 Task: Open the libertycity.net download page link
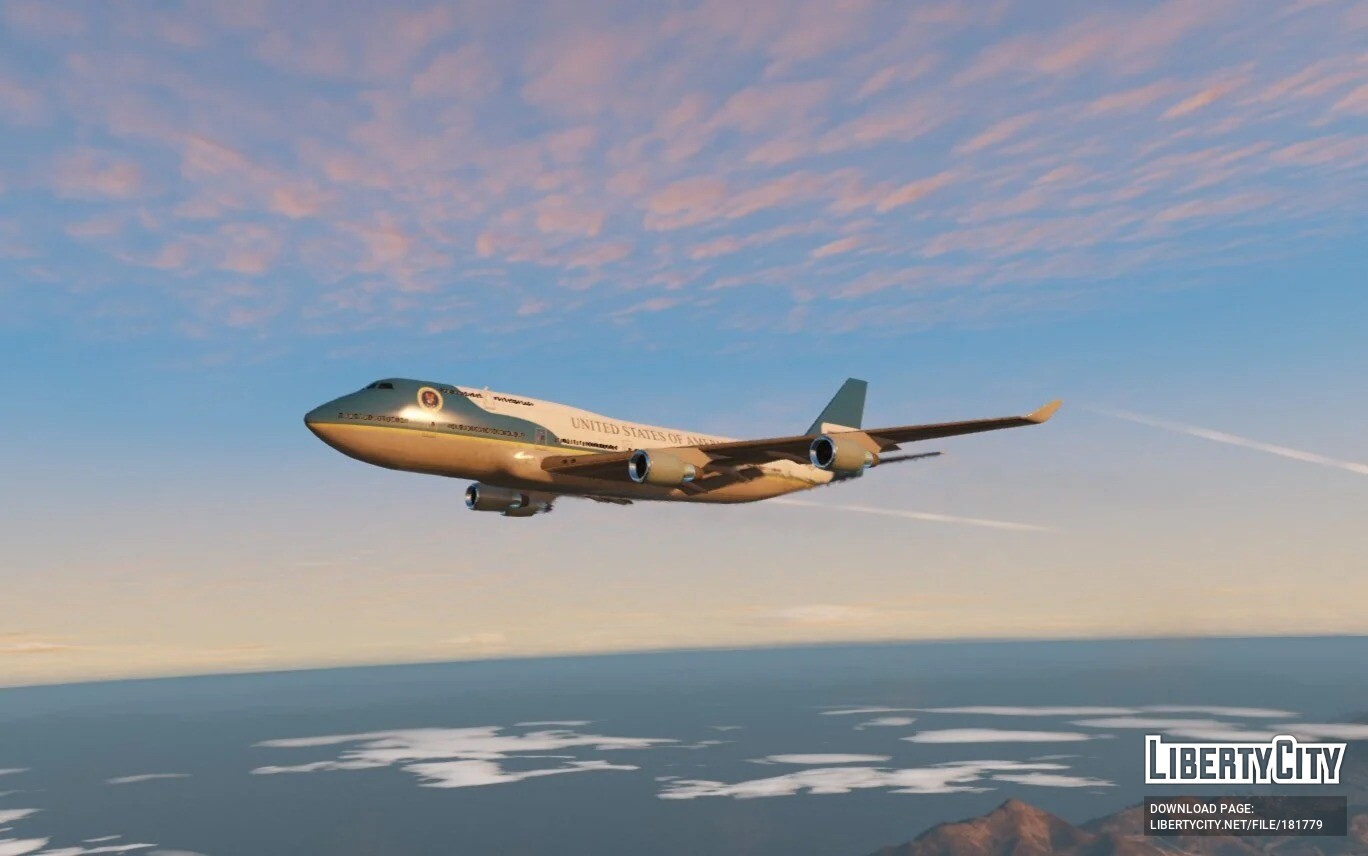pos(1236,824)
